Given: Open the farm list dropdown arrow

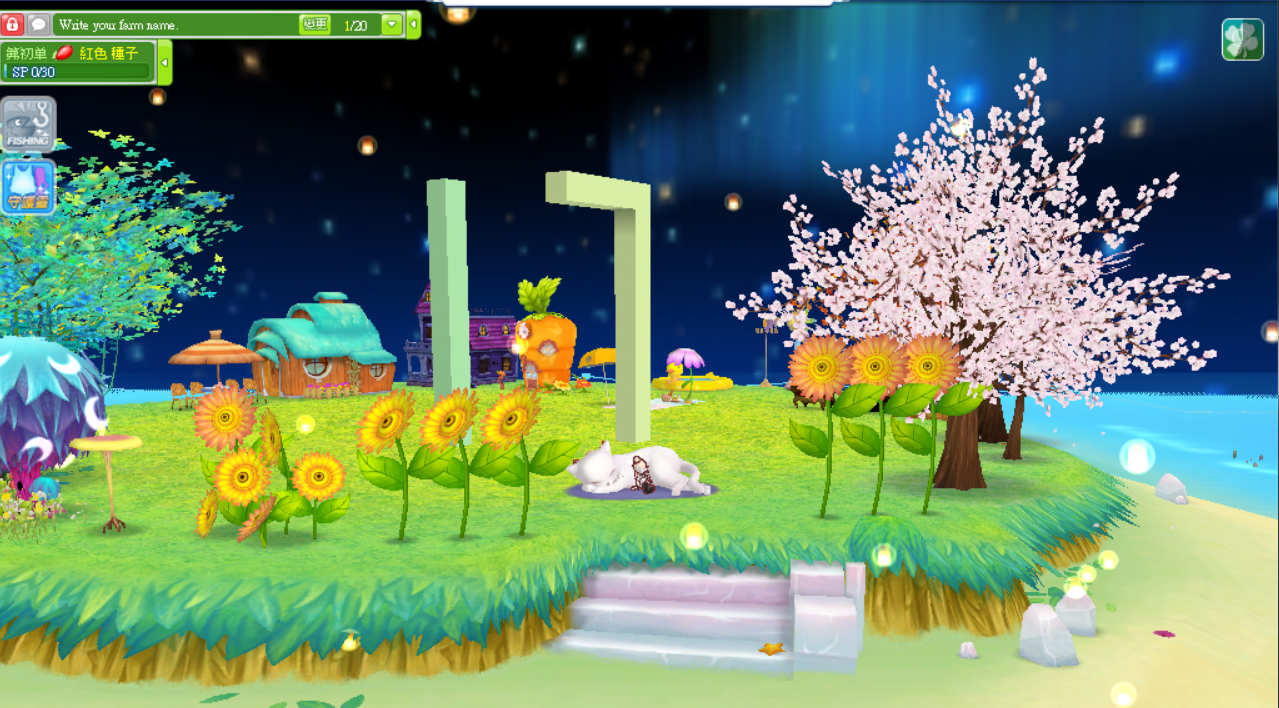Looking at the screenshot, I should [392, 25].
